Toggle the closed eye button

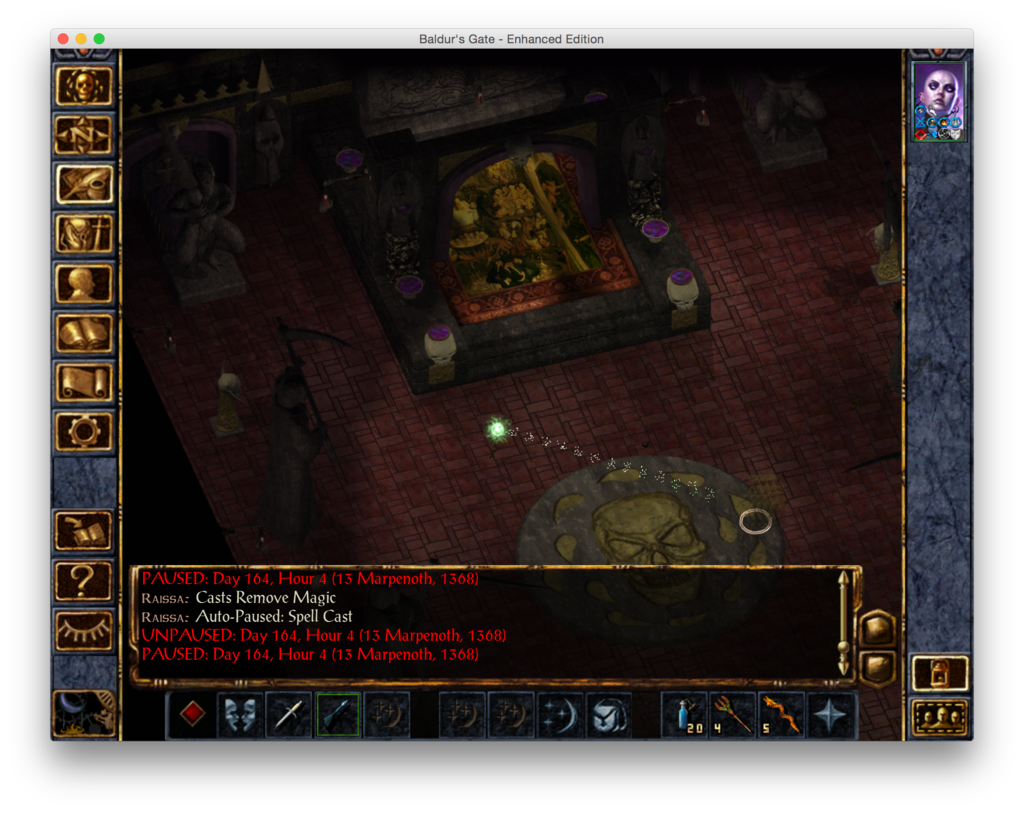click(83, 628)
